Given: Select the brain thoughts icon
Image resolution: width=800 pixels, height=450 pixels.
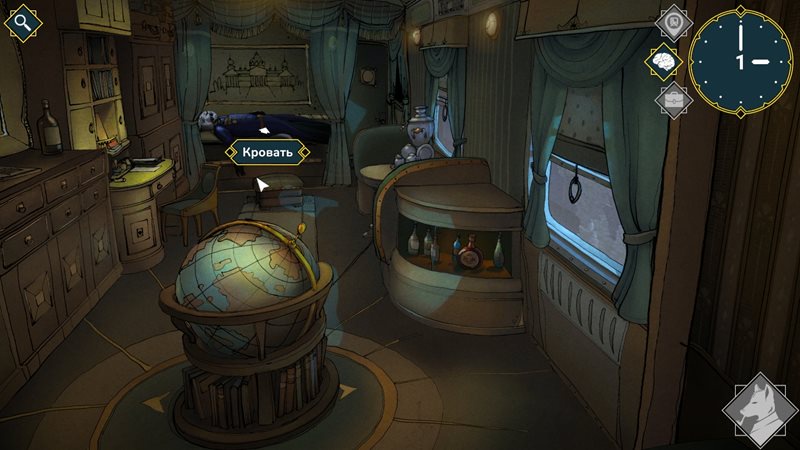Looking at the screenshot, I should 663,60.
